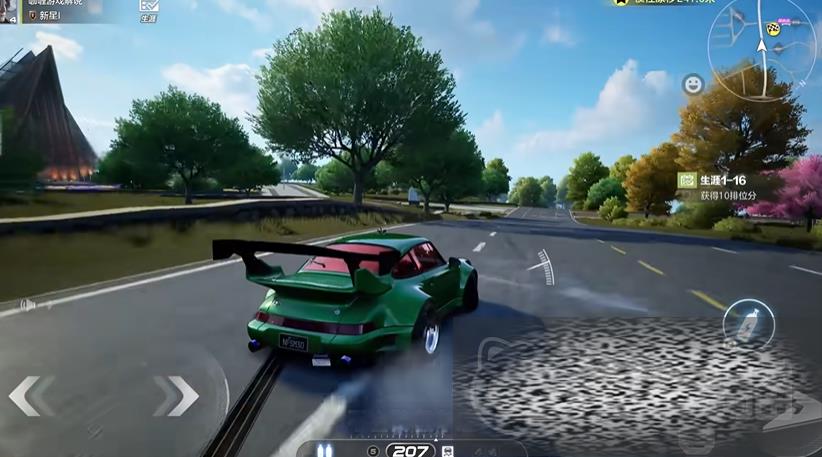Tap the smiley emote button
822x457 pixels.
(692, 85)
